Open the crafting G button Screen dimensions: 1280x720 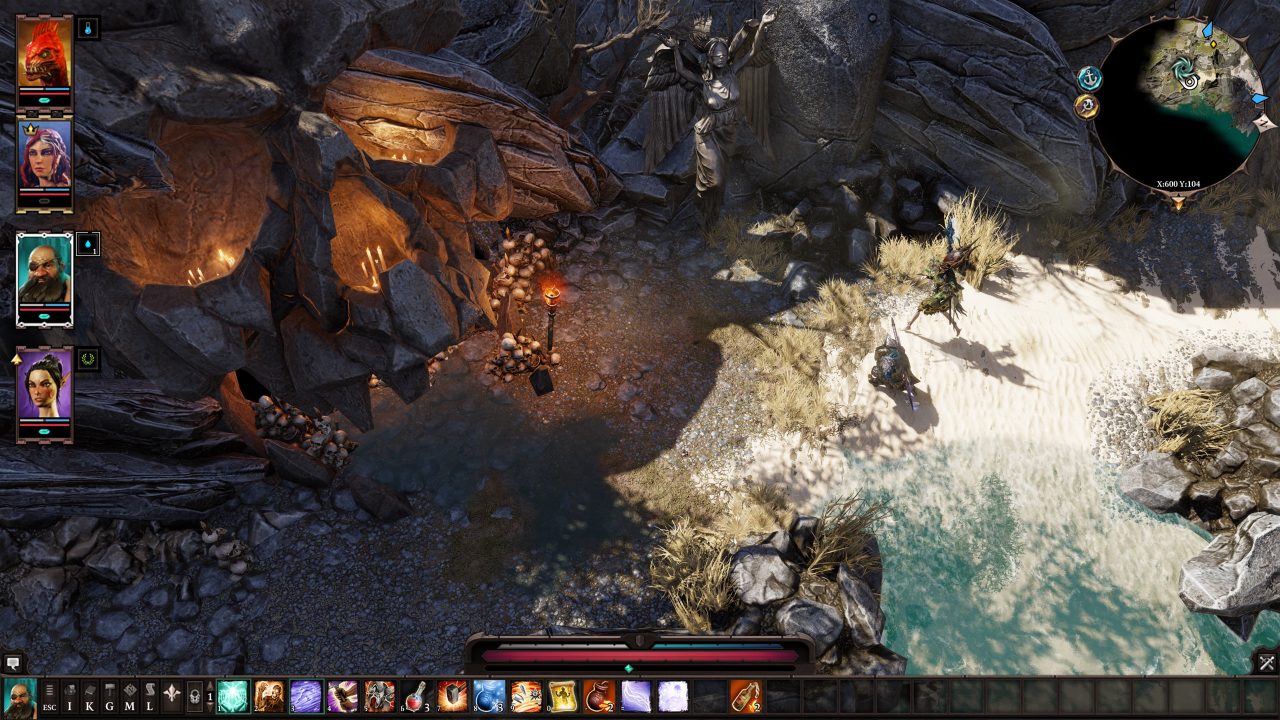click(110, 696)
